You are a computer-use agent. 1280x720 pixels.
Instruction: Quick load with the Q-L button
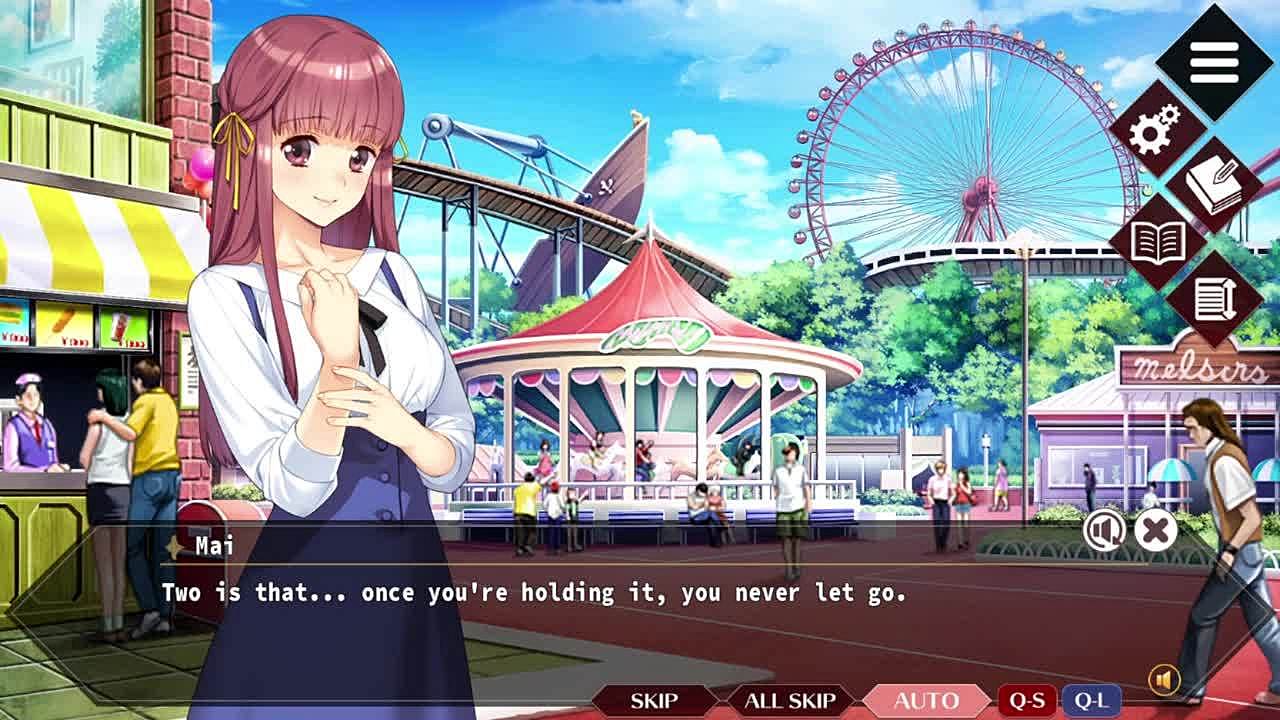click(1091, 701)
